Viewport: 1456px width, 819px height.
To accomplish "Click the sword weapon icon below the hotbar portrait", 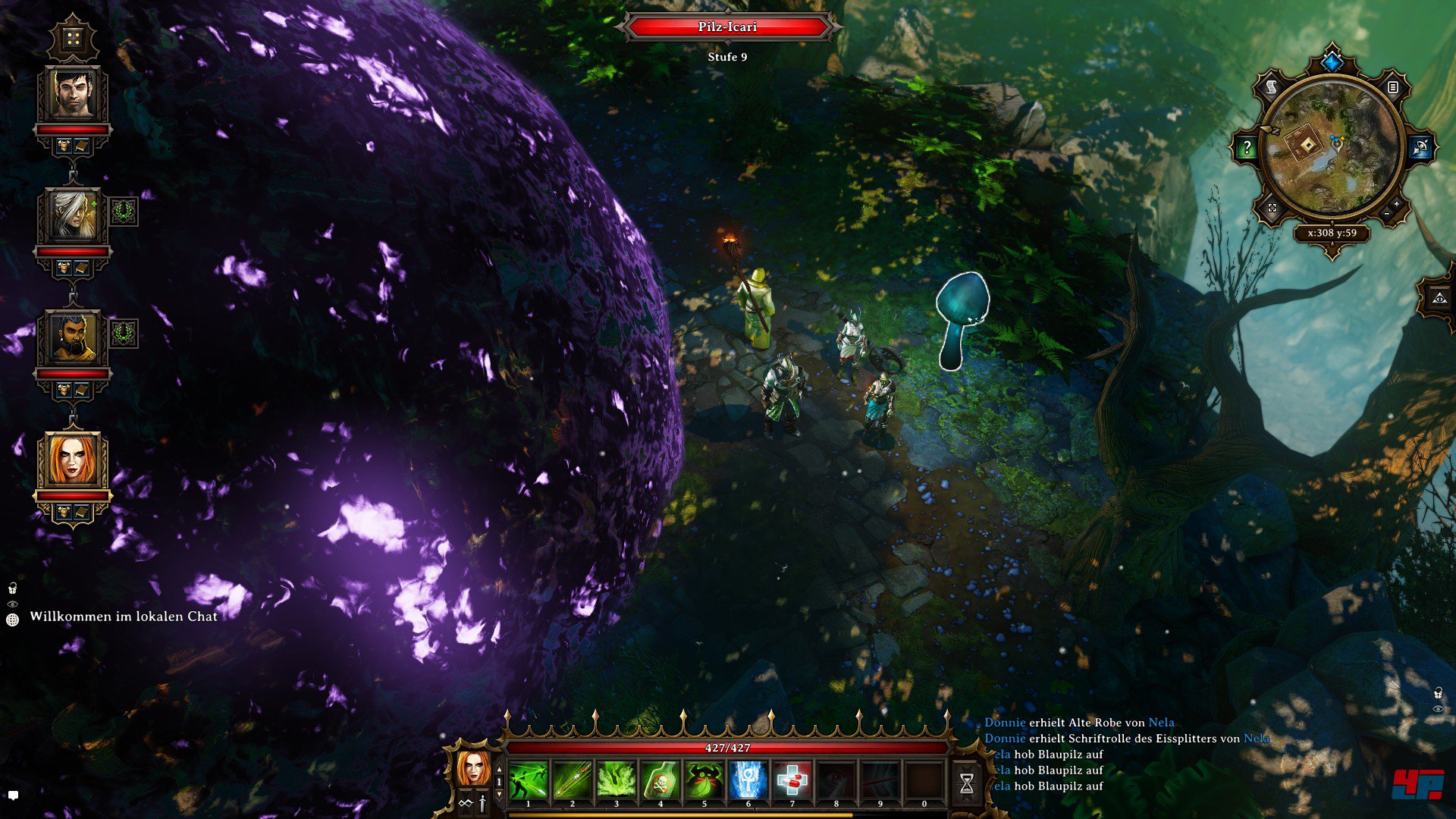I will (x=482, y=804).
